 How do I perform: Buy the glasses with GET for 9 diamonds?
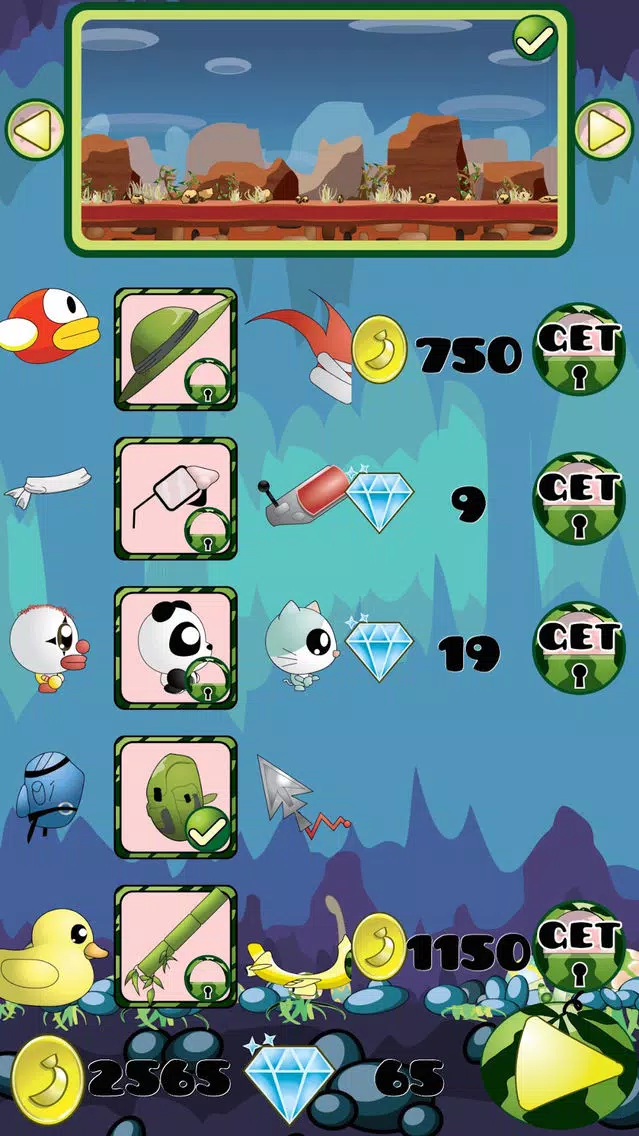tap(579, 498)
